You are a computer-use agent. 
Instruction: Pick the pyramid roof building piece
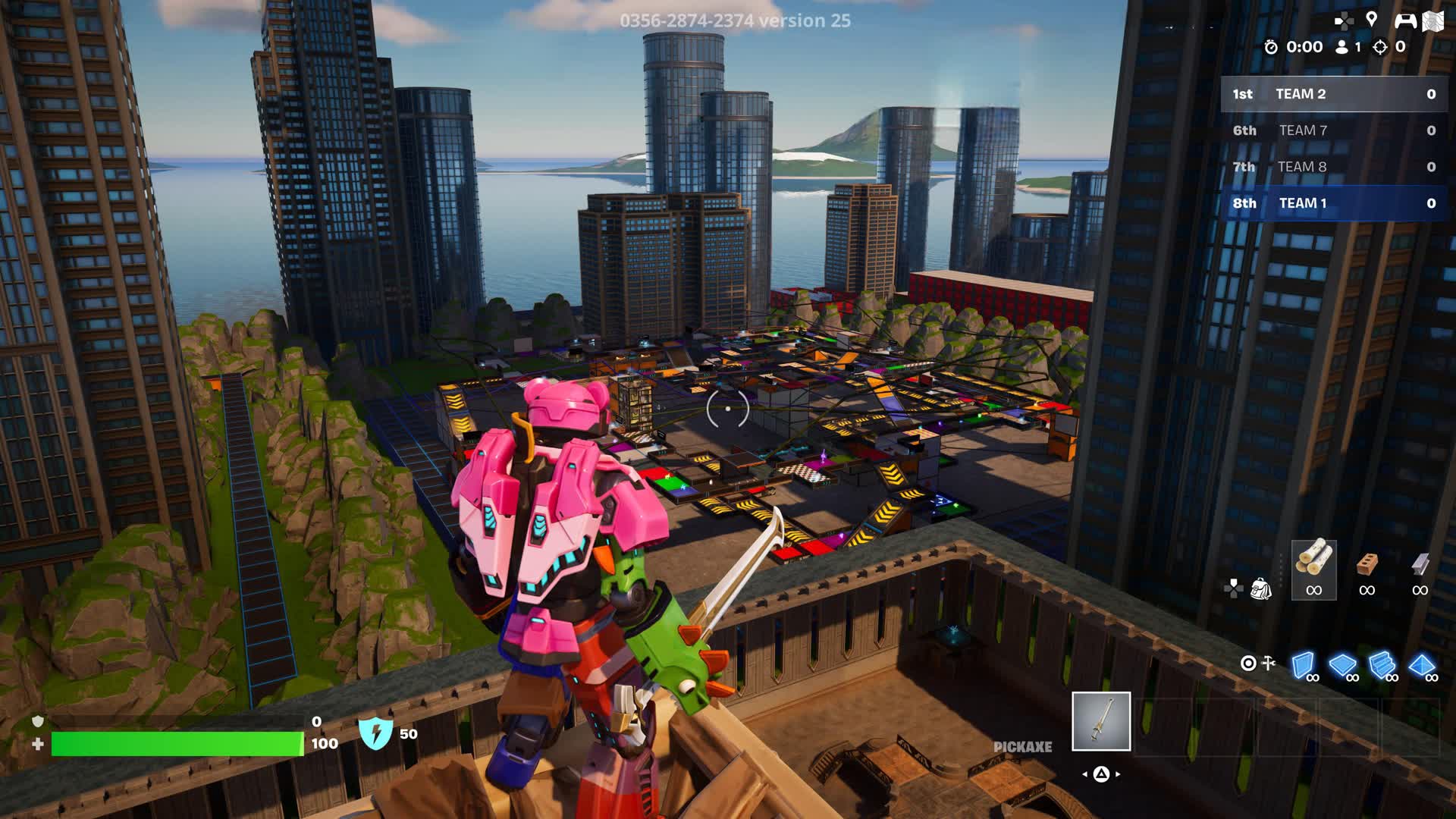(1421, 665)
